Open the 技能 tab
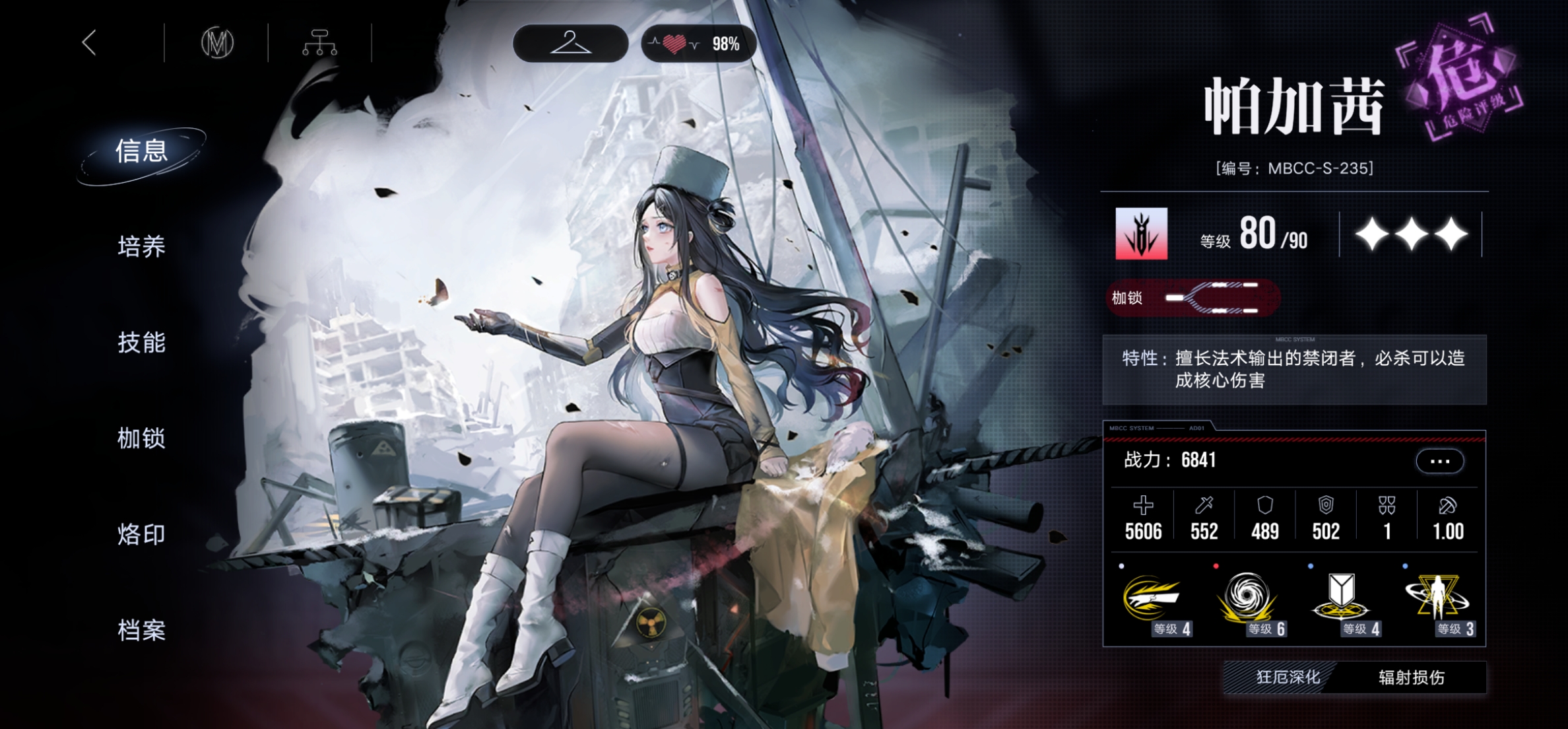The width and height of the screenshot is (1568, 729). [142, 343]
